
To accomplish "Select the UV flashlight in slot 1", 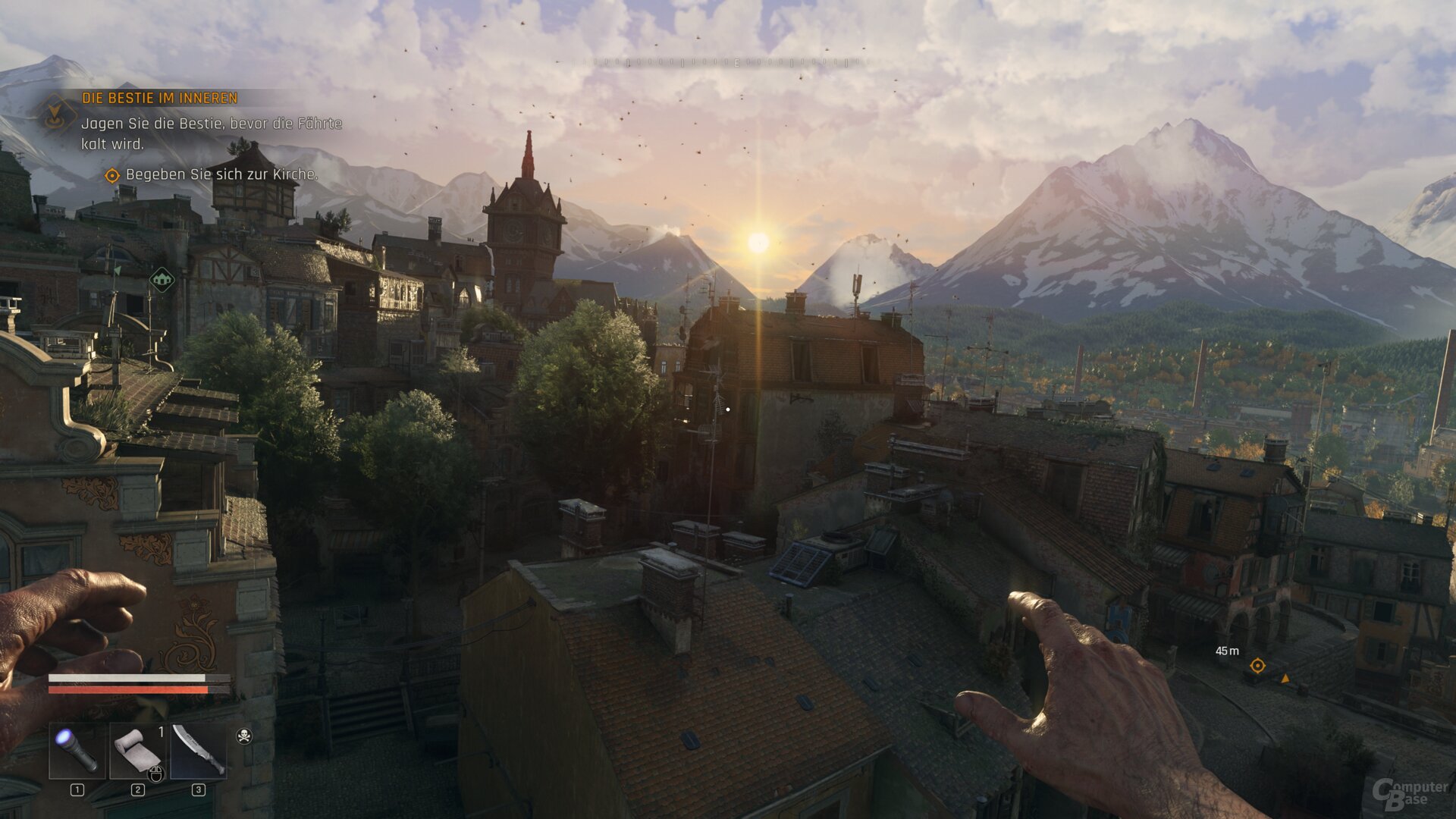I will pyautogui.click(x=75, y=750).
